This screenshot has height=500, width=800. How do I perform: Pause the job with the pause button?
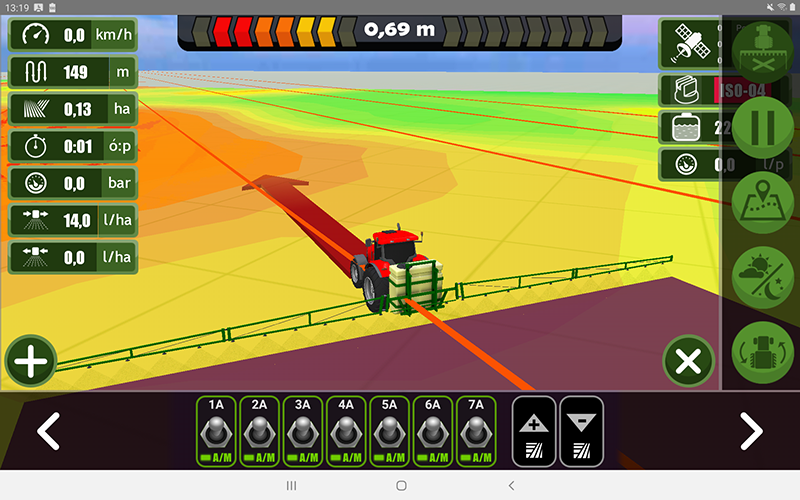pos(763,127)
